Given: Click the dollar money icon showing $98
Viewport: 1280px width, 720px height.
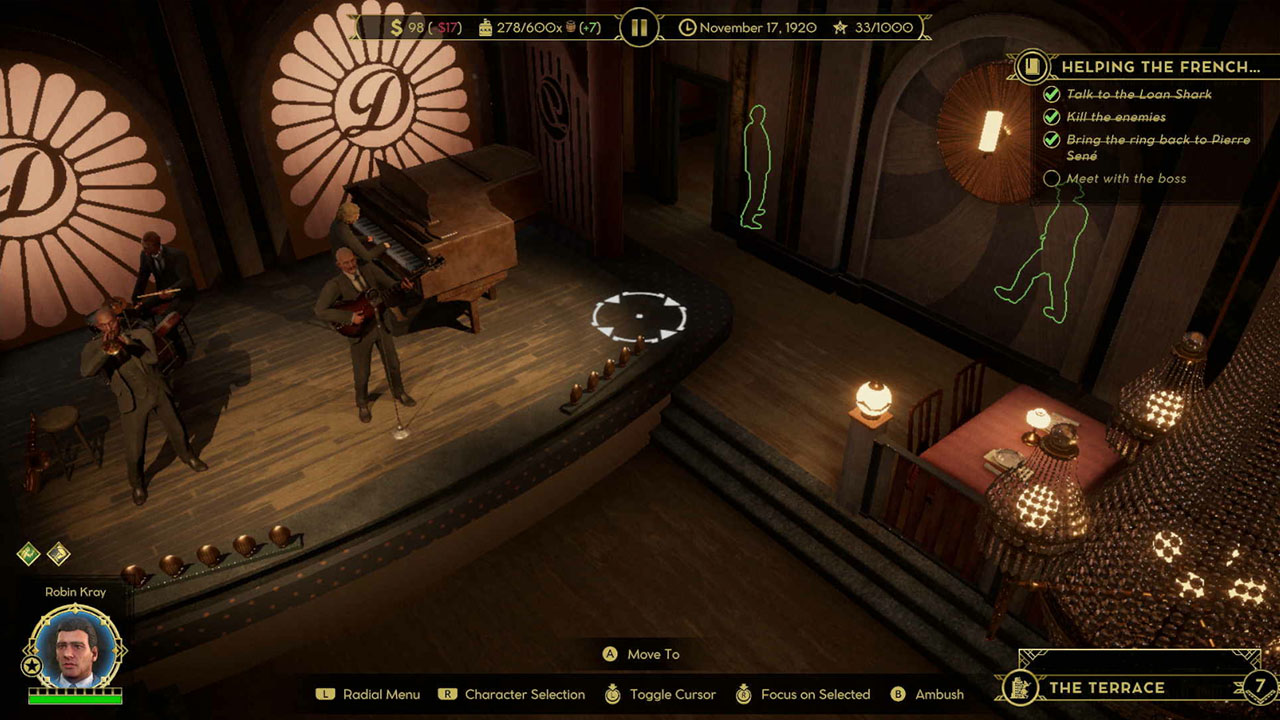Looking at the screenshot, I should [395, 28].
